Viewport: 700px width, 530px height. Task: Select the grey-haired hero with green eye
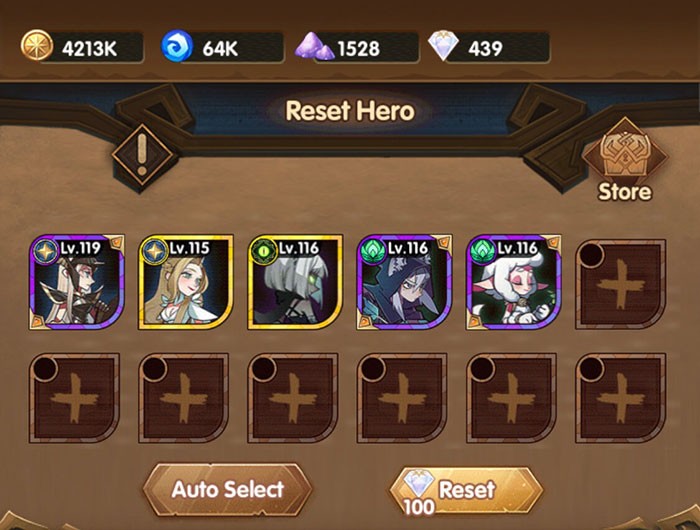pyautogui.click(x=295, y=283)
